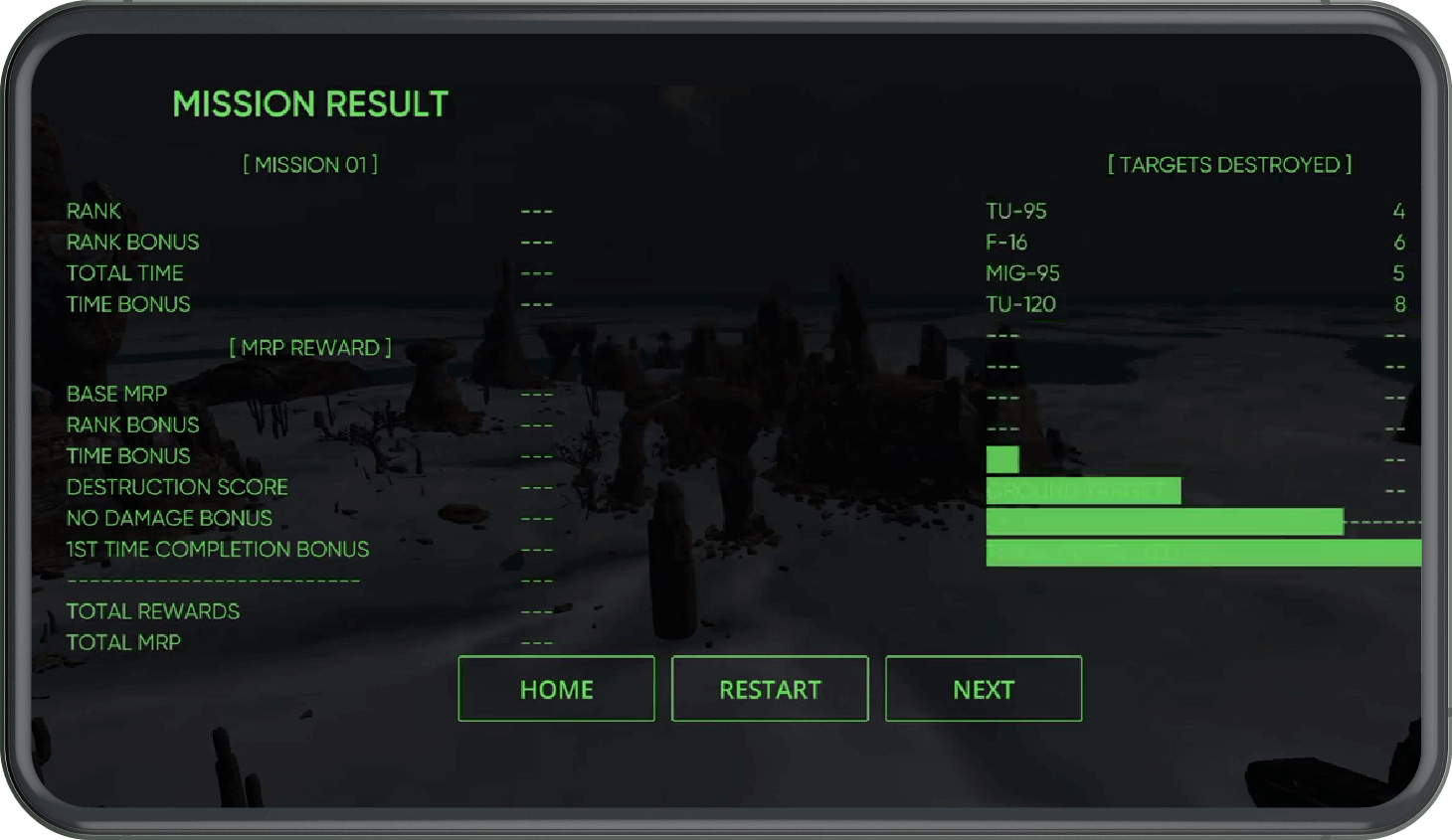Return to the HOME screen

pos(556,689)
